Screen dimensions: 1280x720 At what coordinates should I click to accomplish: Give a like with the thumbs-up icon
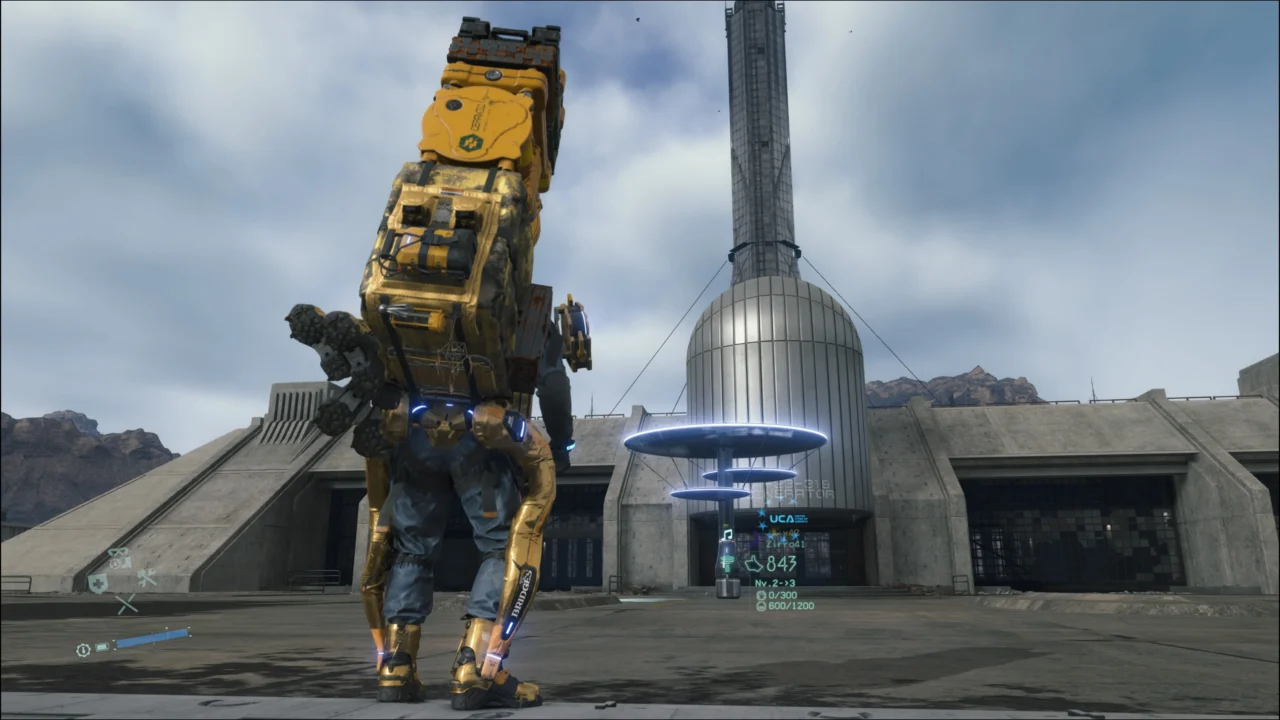754,563
